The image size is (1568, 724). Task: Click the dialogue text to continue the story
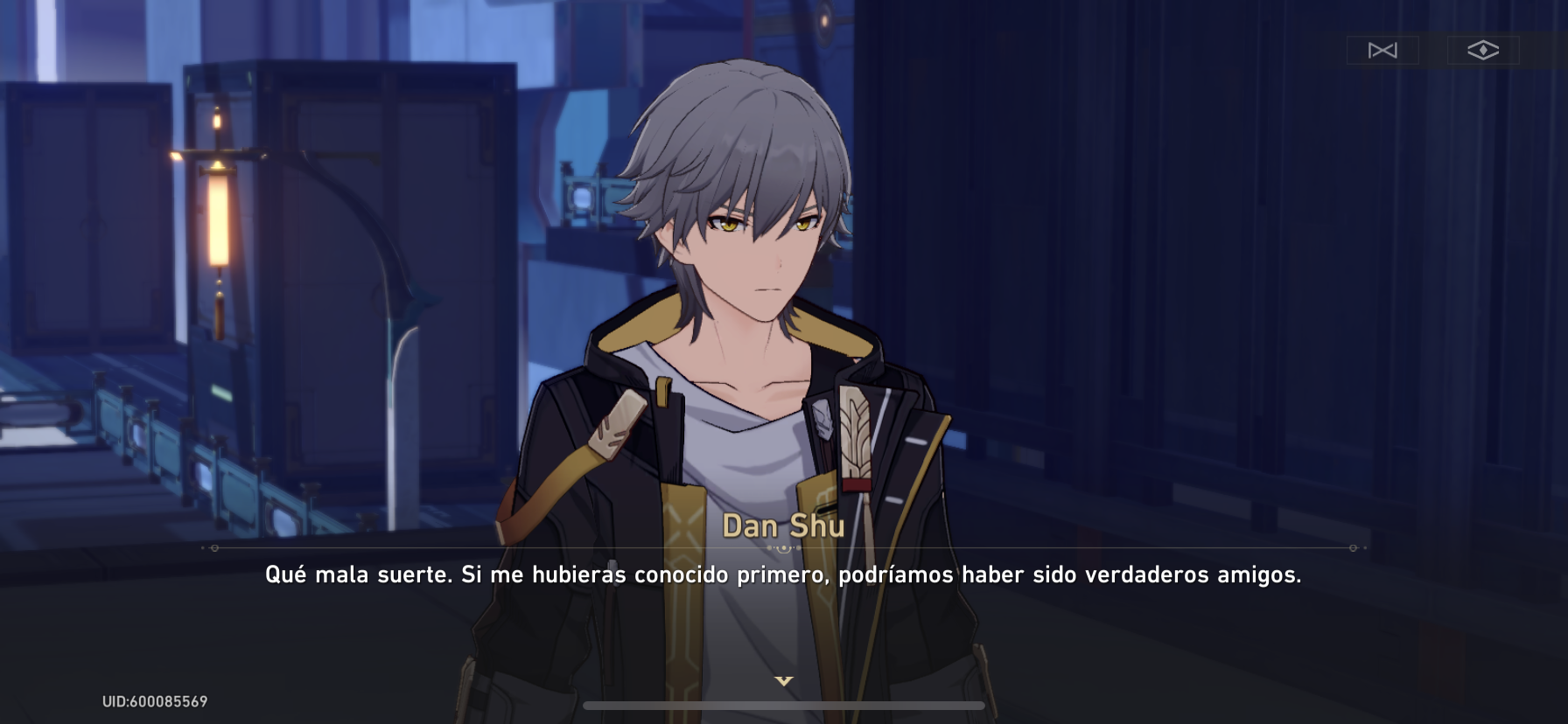pos(783,576)
